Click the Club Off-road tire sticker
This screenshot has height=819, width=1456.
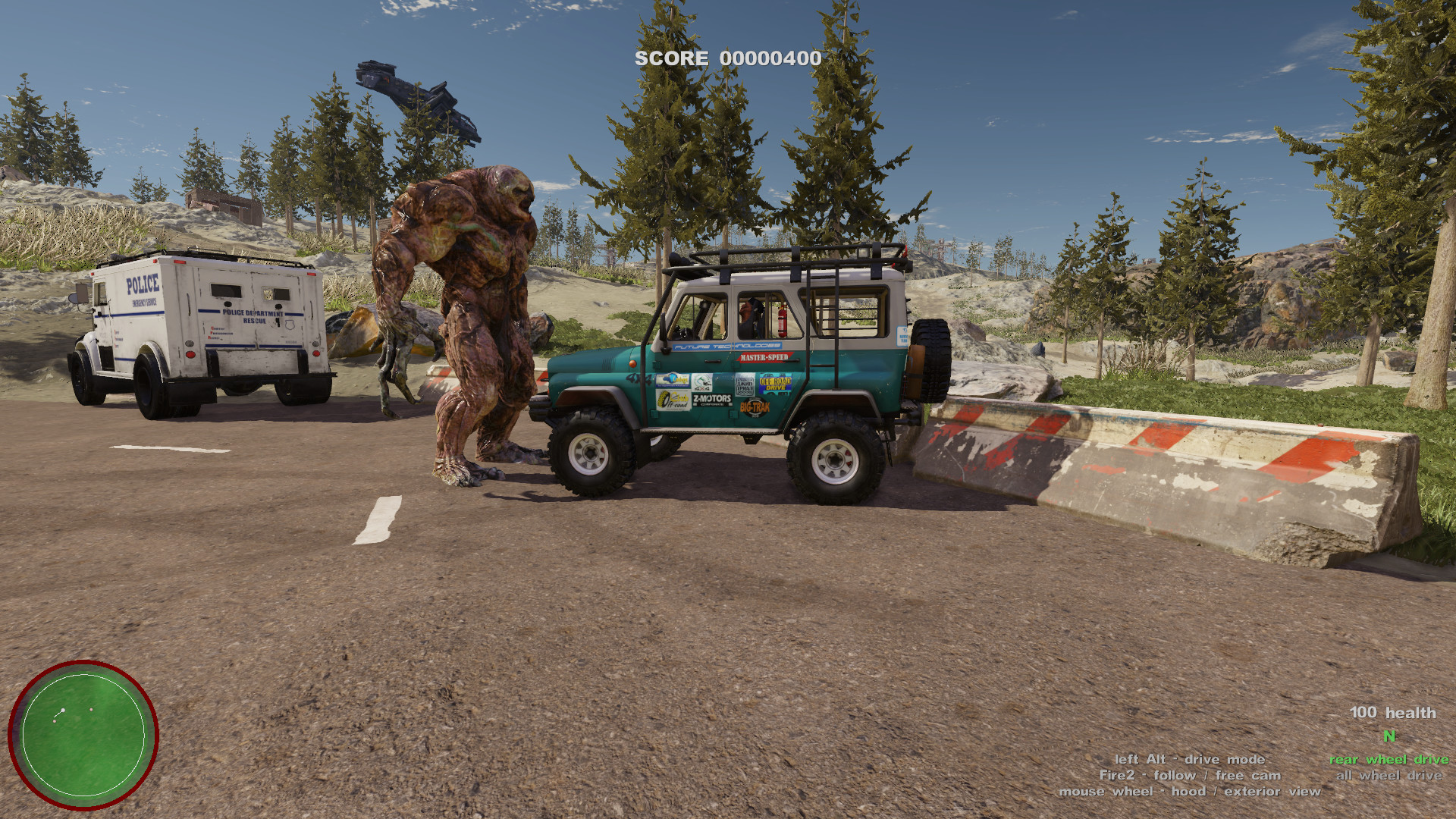[x=673, y=401]
